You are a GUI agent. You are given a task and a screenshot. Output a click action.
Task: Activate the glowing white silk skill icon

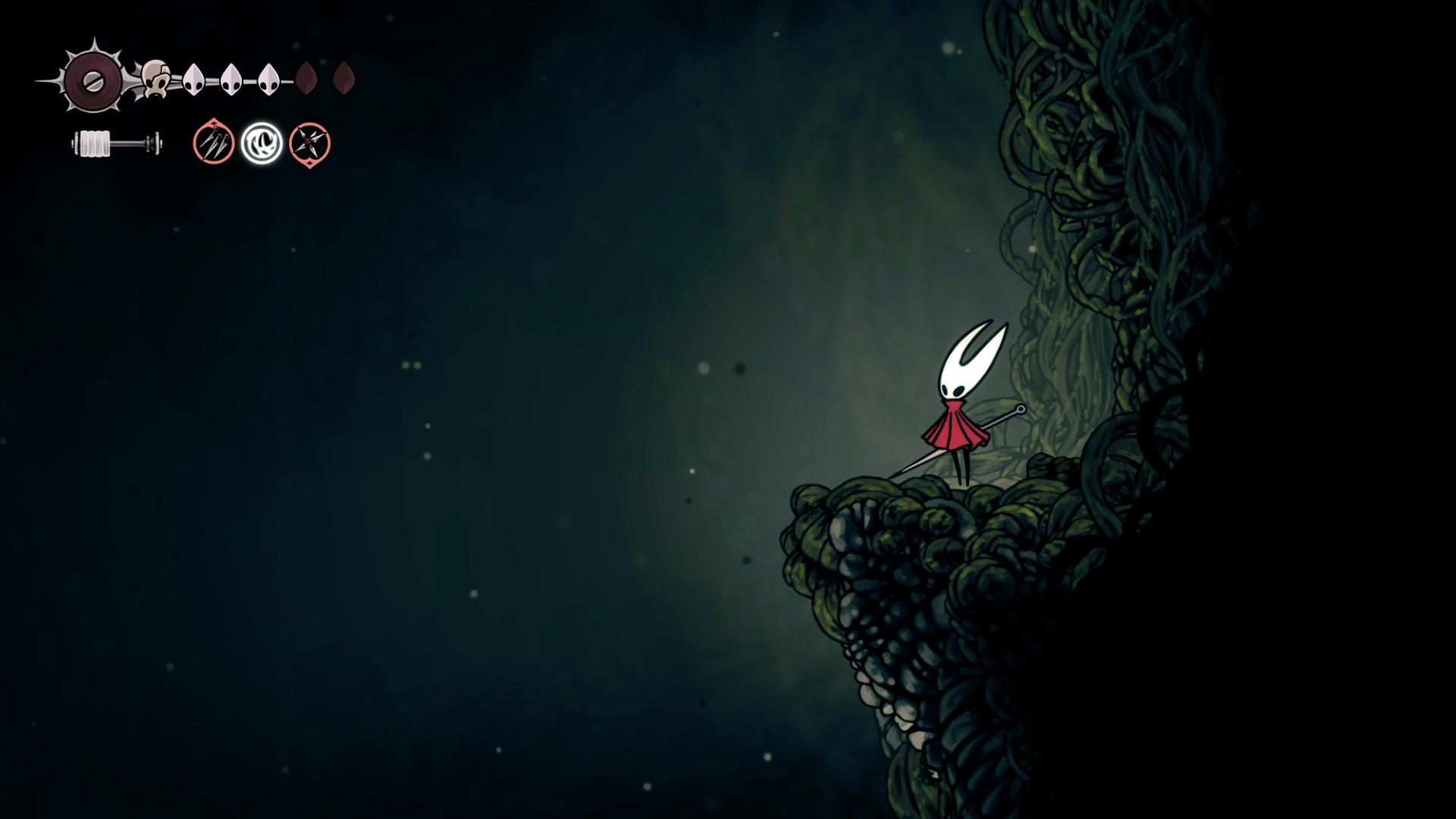click(x=262, y=143)
